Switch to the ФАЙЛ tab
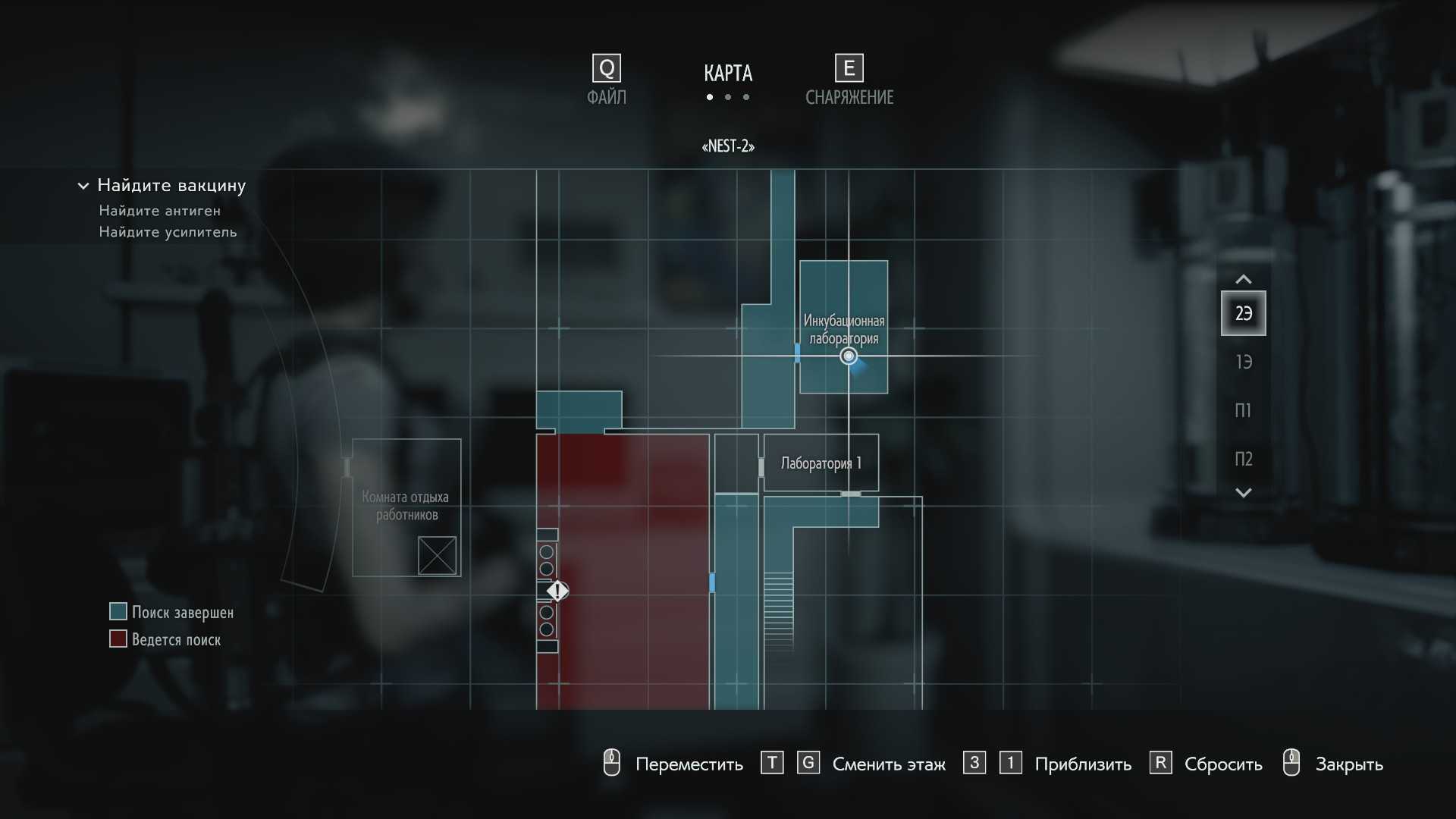The width and height of the screenshot is (1456, 819). coord(606,80)
